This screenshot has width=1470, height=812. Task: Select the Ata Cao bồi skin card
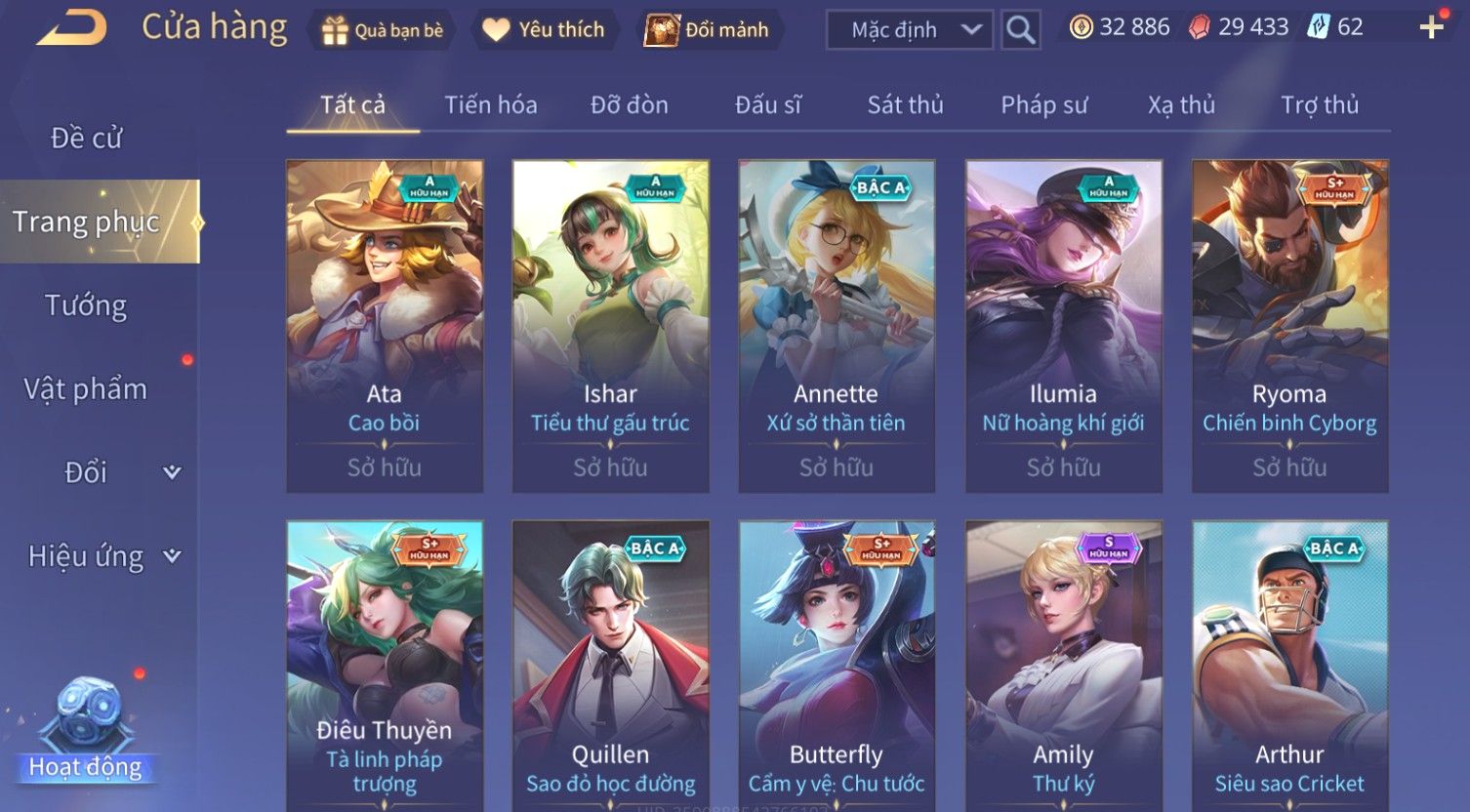385,326
